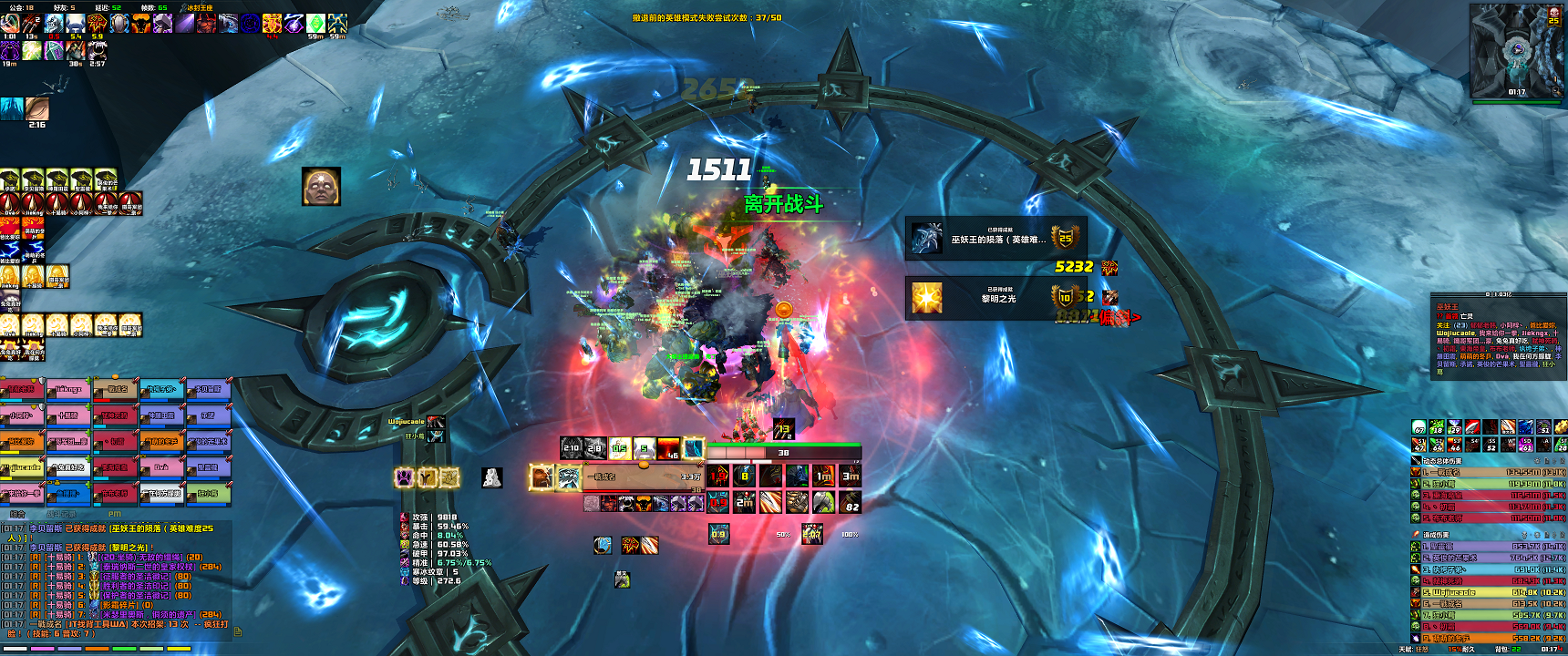The height and width of the screenshot is (656, 1568).
Task: Switch to the 战斗记录 chat tab
Action: (60, 515)
